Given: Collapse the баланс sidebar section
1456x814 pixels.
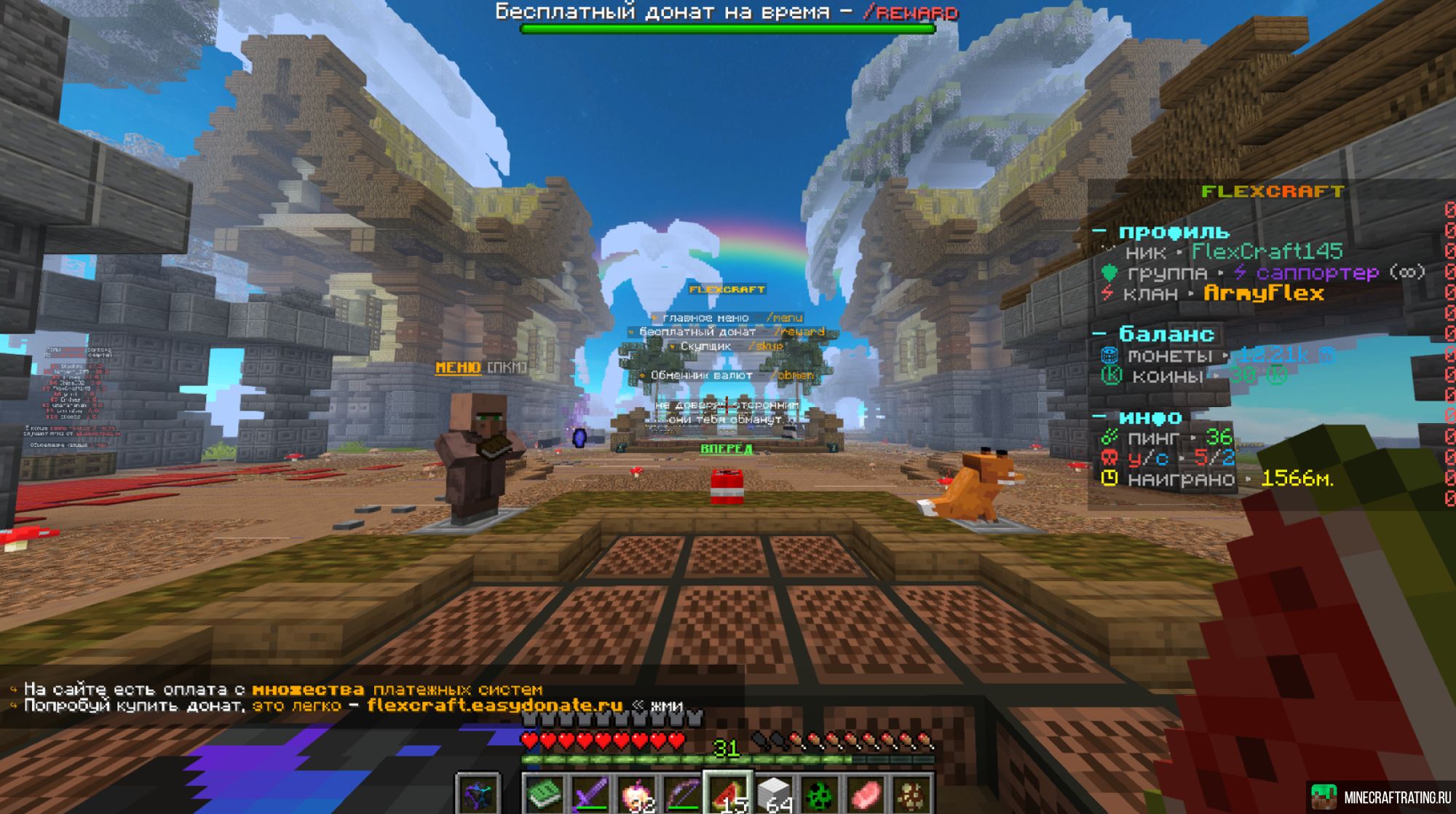Looking at the screenshot, I should (1099, 333).
